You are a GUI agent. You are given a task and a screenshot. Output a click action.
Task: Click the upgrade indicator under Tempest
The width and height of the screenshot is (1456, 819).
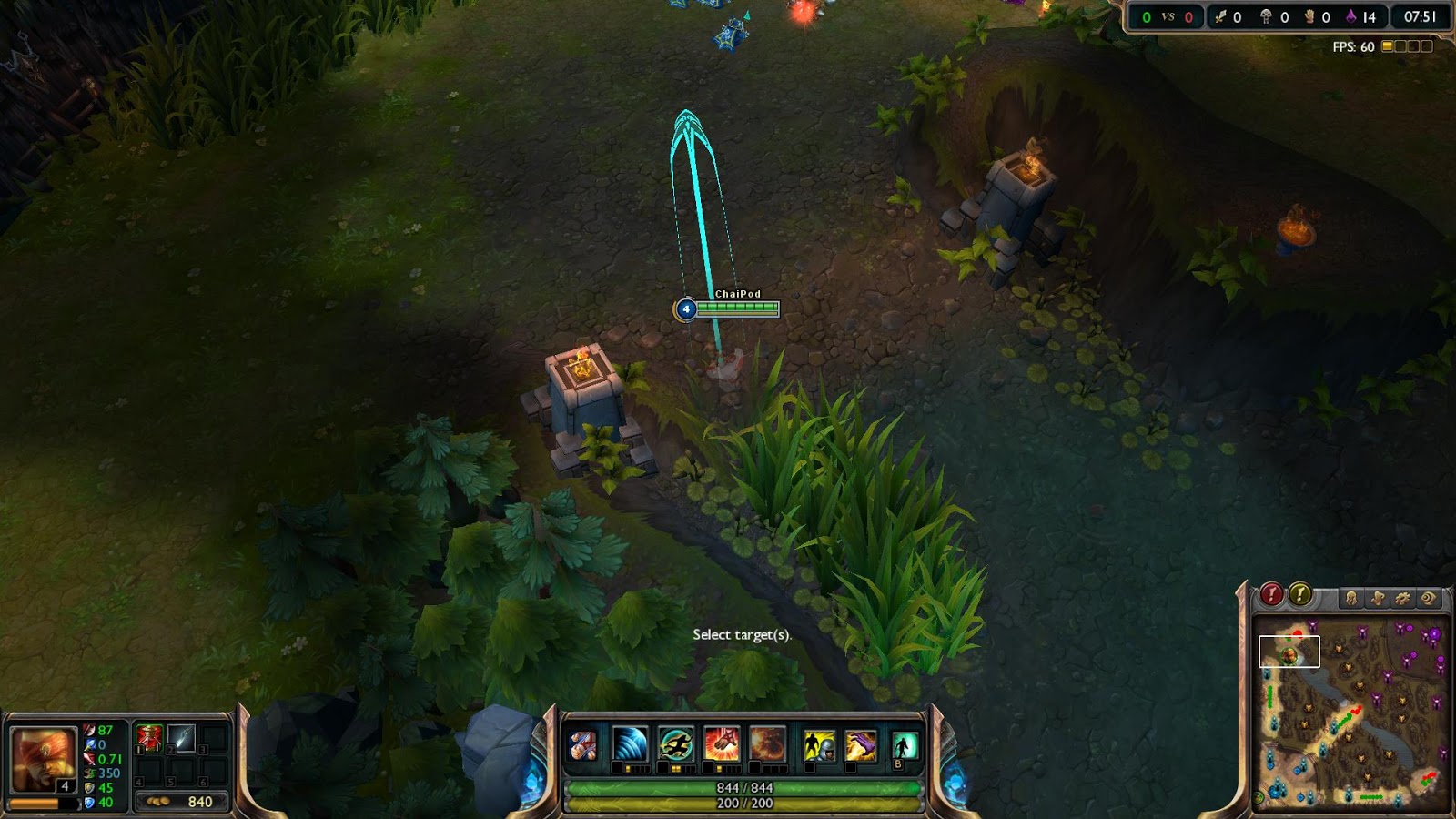click(x=710, y=768)
